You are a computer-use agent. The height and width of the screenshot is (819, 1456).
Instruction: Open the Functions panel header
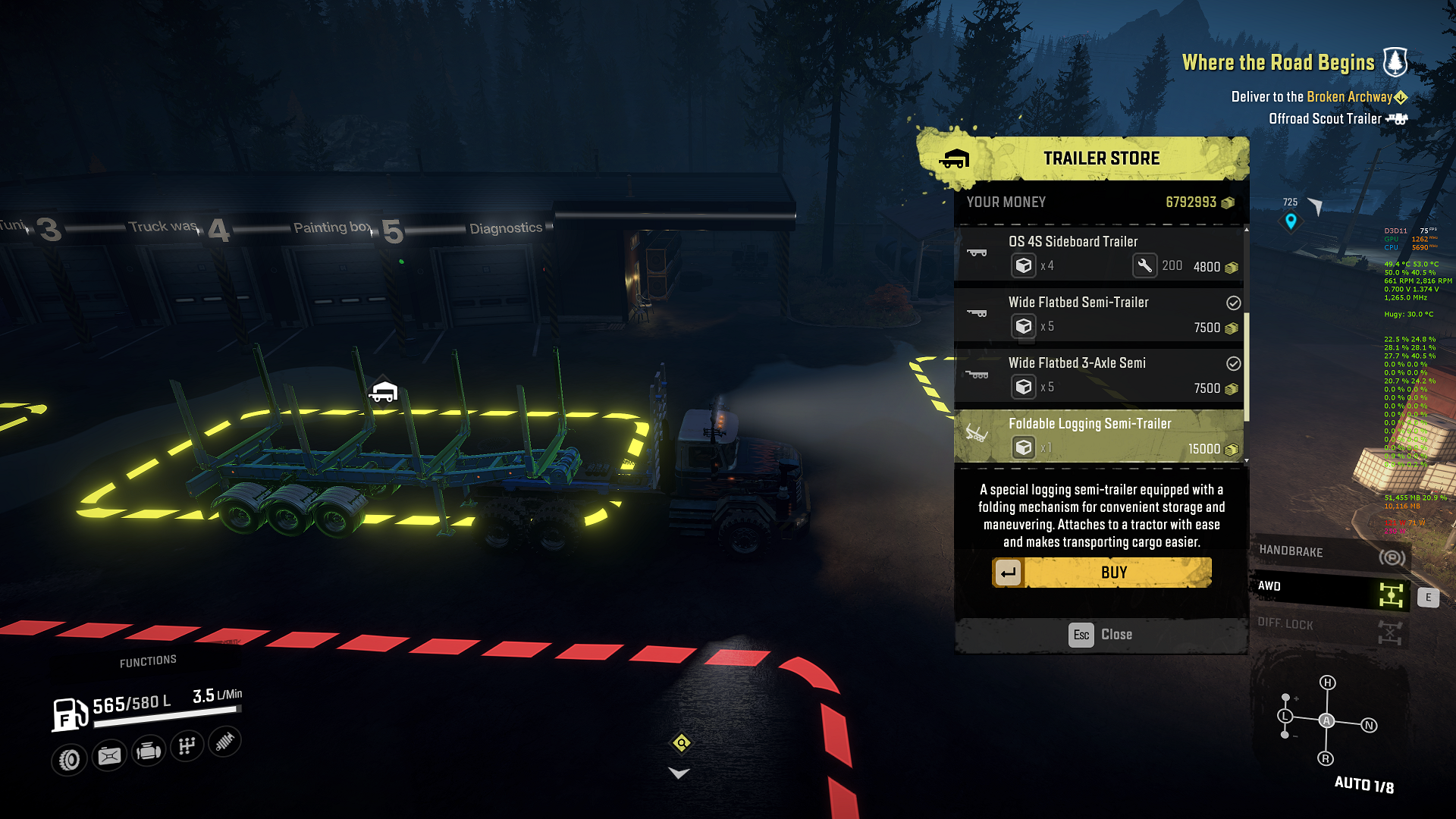(148, 661)
